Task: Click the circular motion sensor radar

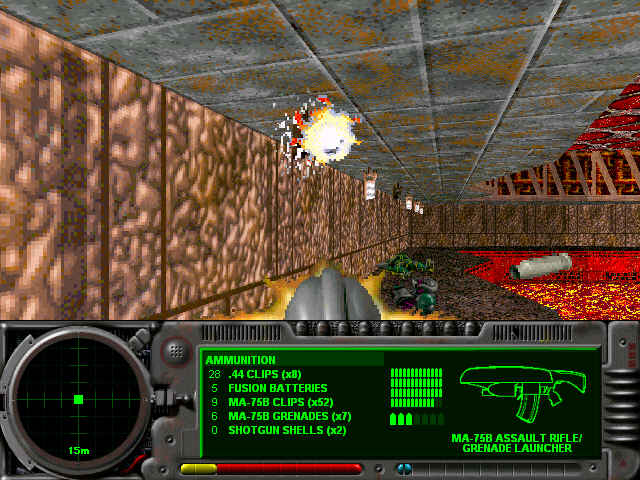Action: click(x=77, y=399)
